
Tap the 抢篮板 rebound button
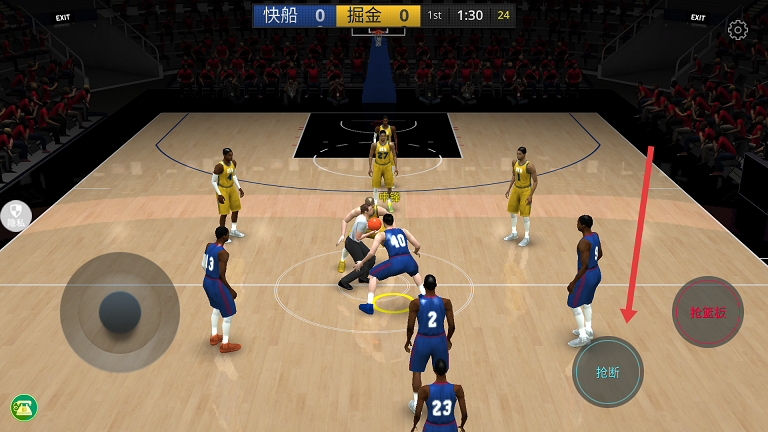708,312
